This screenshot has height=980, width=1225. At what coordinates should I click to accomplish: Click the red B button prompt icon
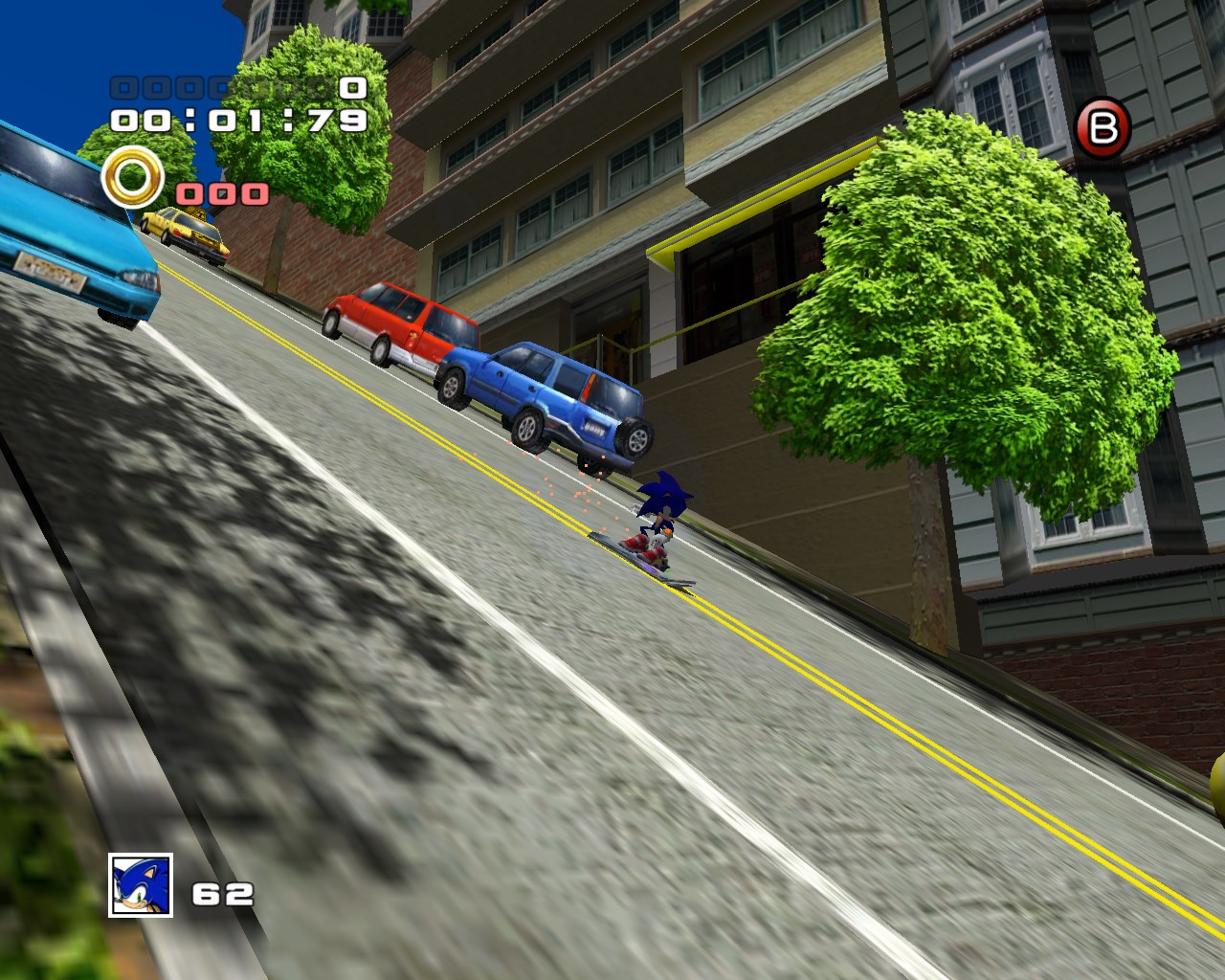[x=1105, y=125]
